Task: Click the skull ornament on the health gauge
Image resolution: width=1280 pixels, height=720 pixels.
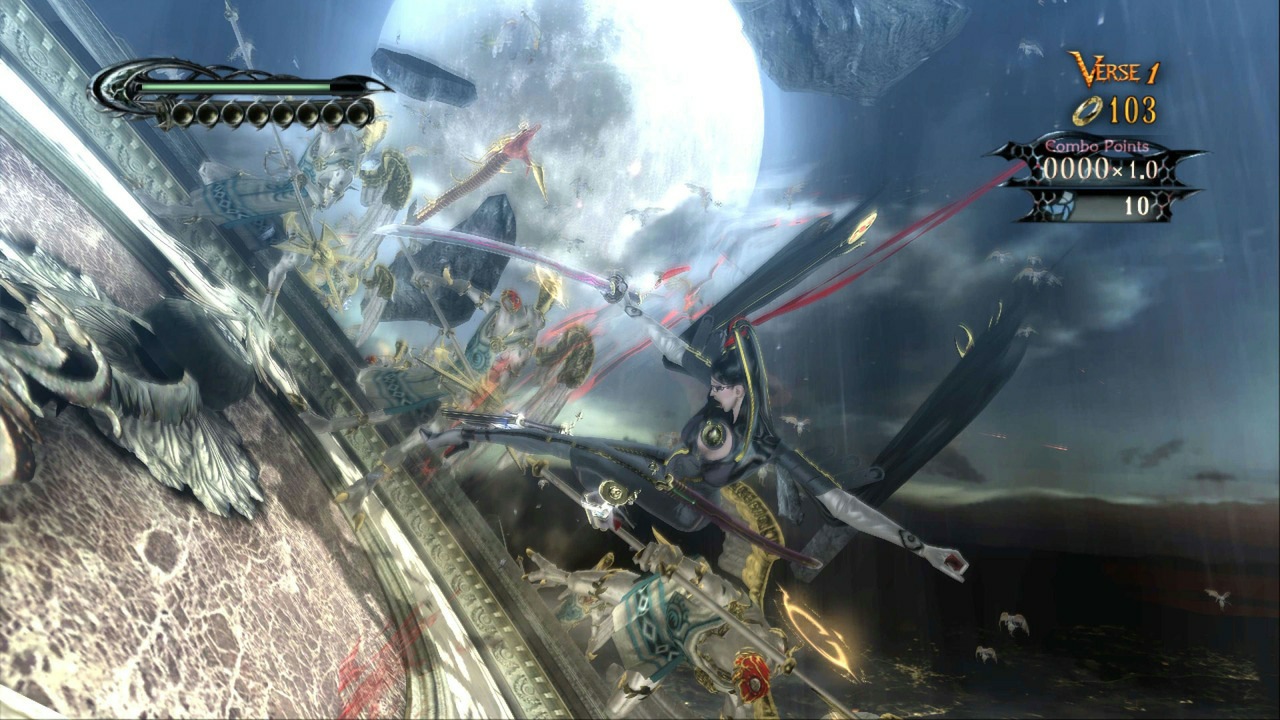Action: (115, 88)
